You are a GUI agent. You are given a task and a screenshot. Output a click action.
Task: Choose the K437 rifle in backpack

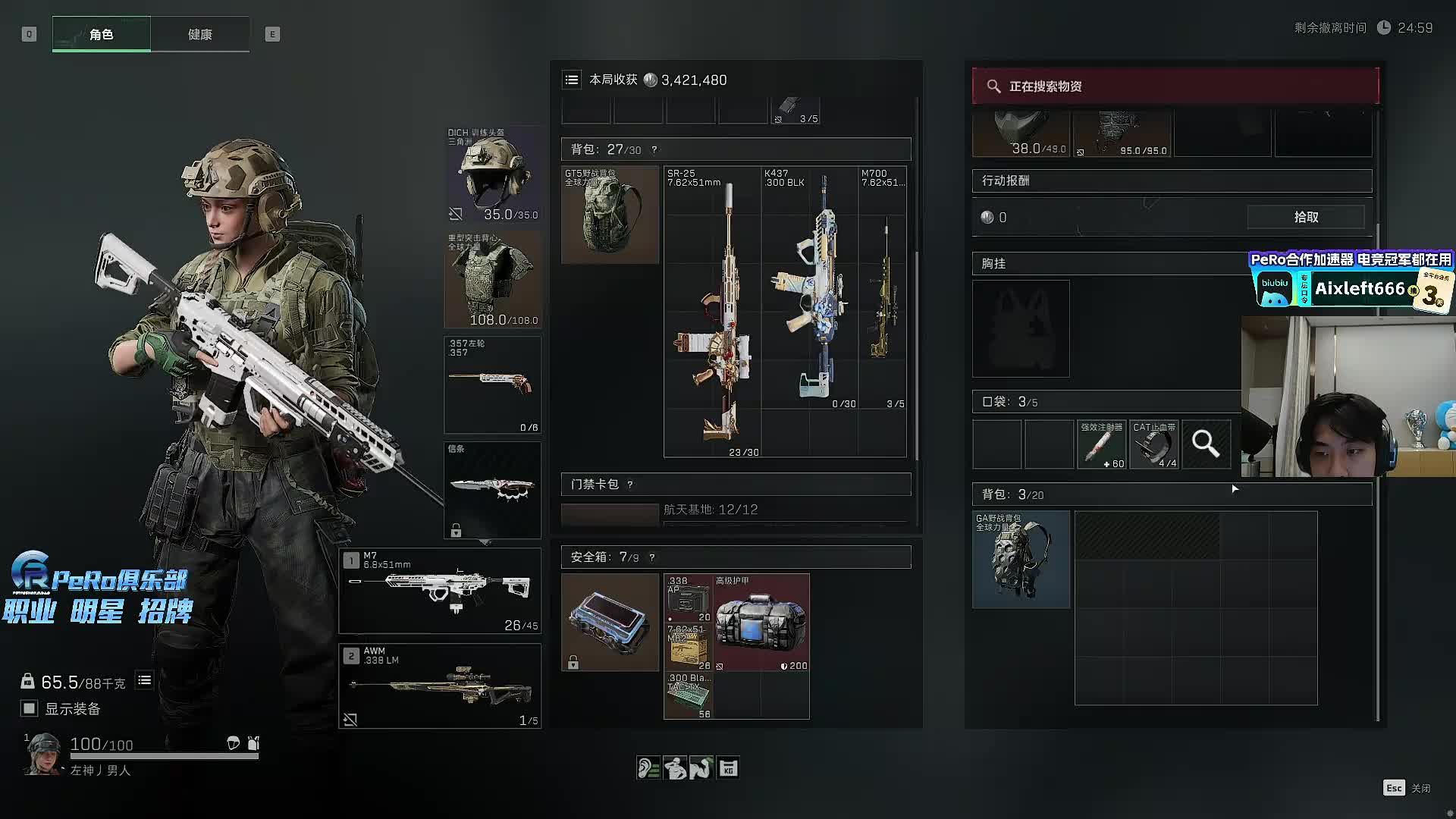809,288
